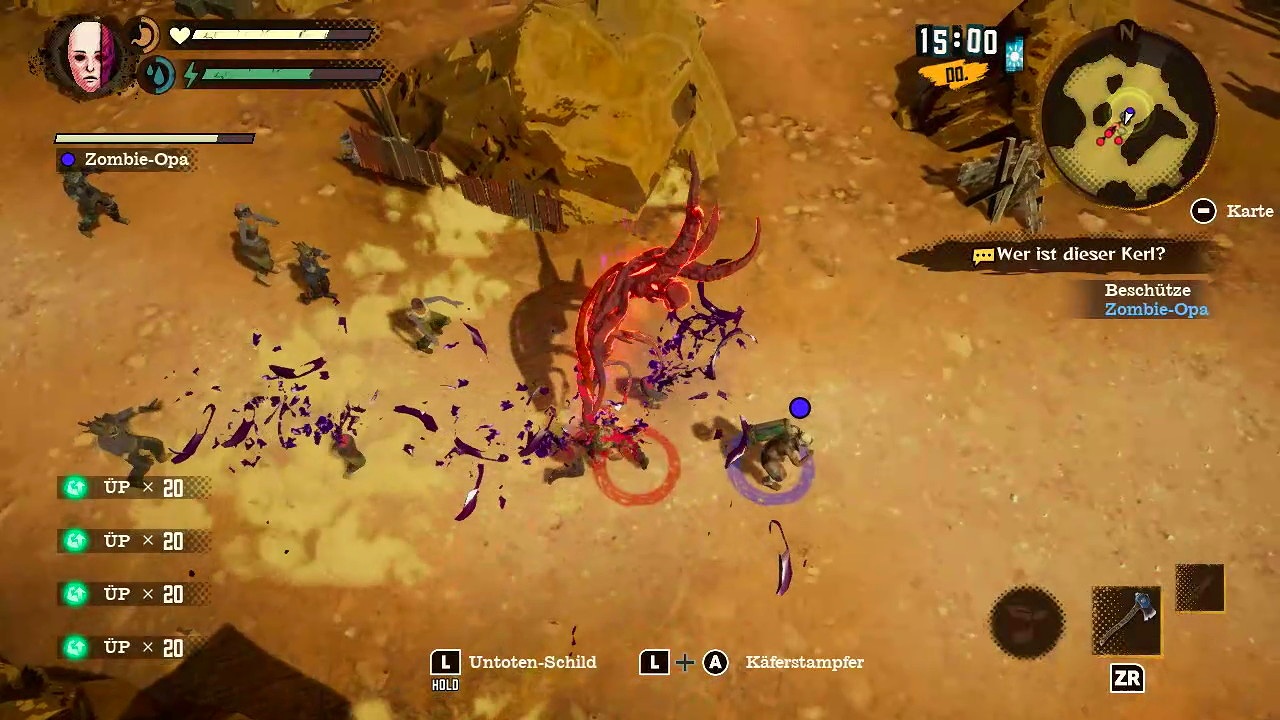Image resolution: width=1280 pixels, height=720 pixels.
Task: Select the Untoten-Schild skill label
Action: (x=532, y=662)
